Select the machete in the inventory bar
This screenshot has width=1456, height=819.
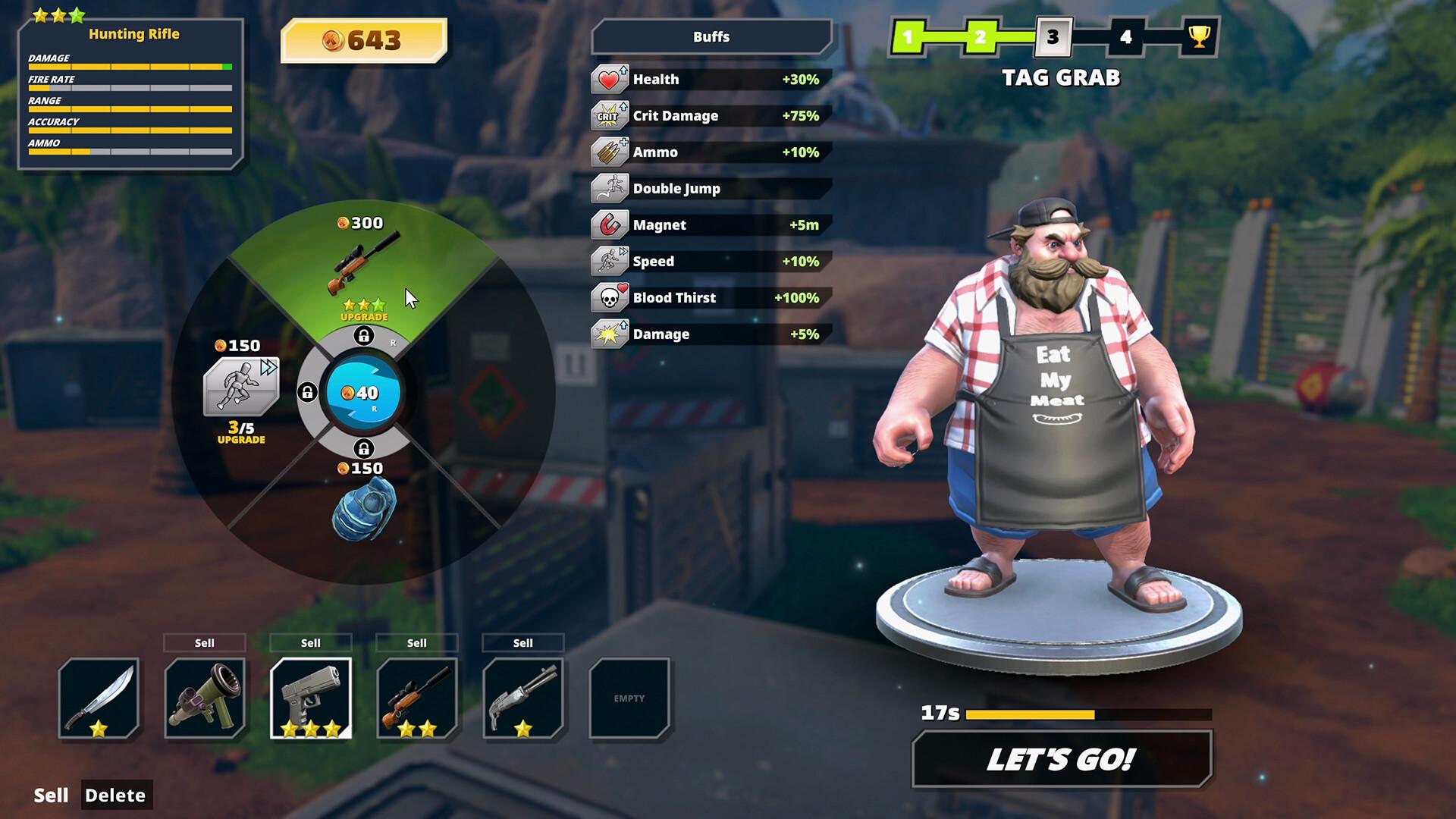99,698
